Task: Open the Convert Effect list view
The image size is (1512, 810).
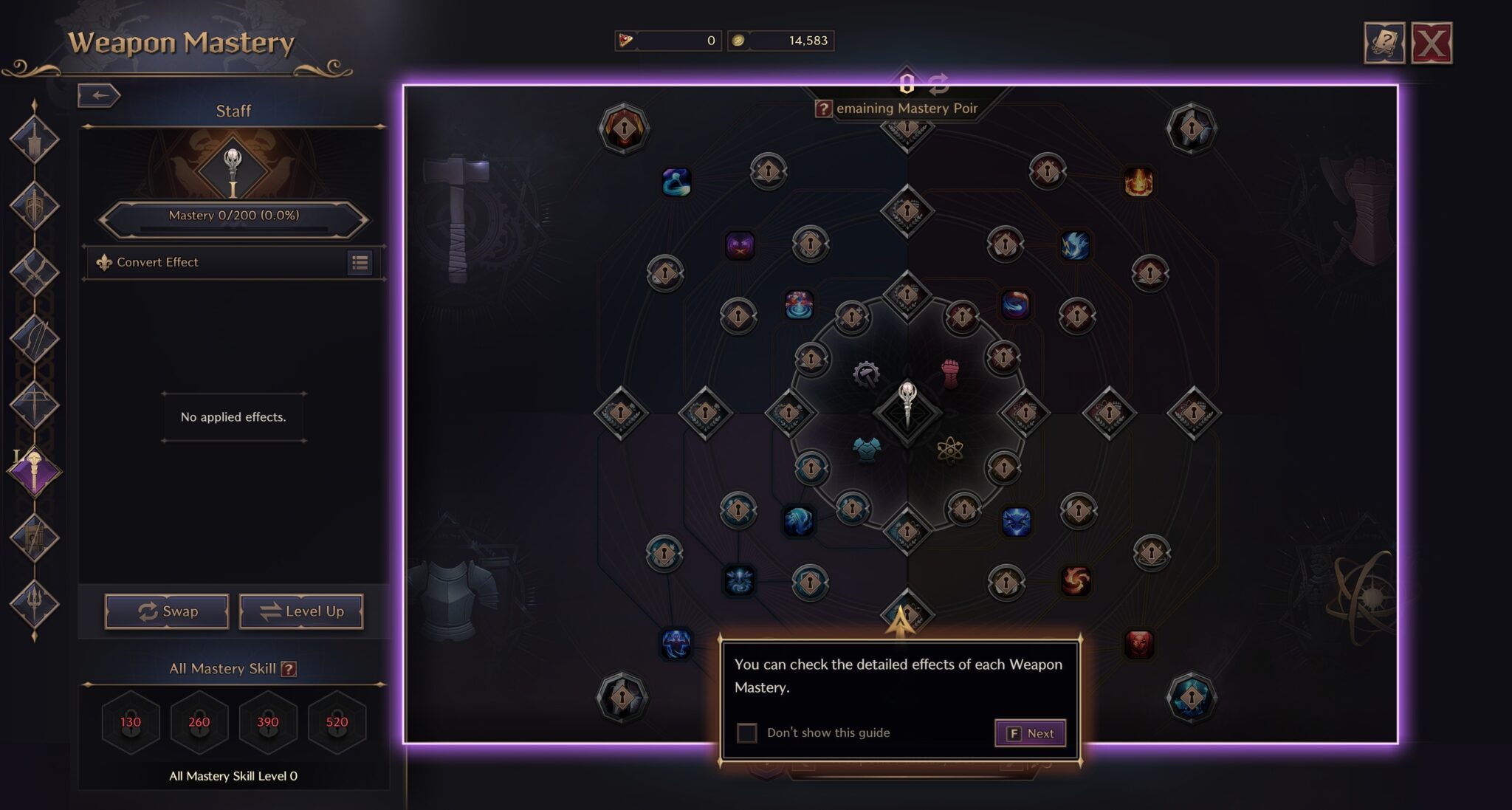Action: (361, 263)
